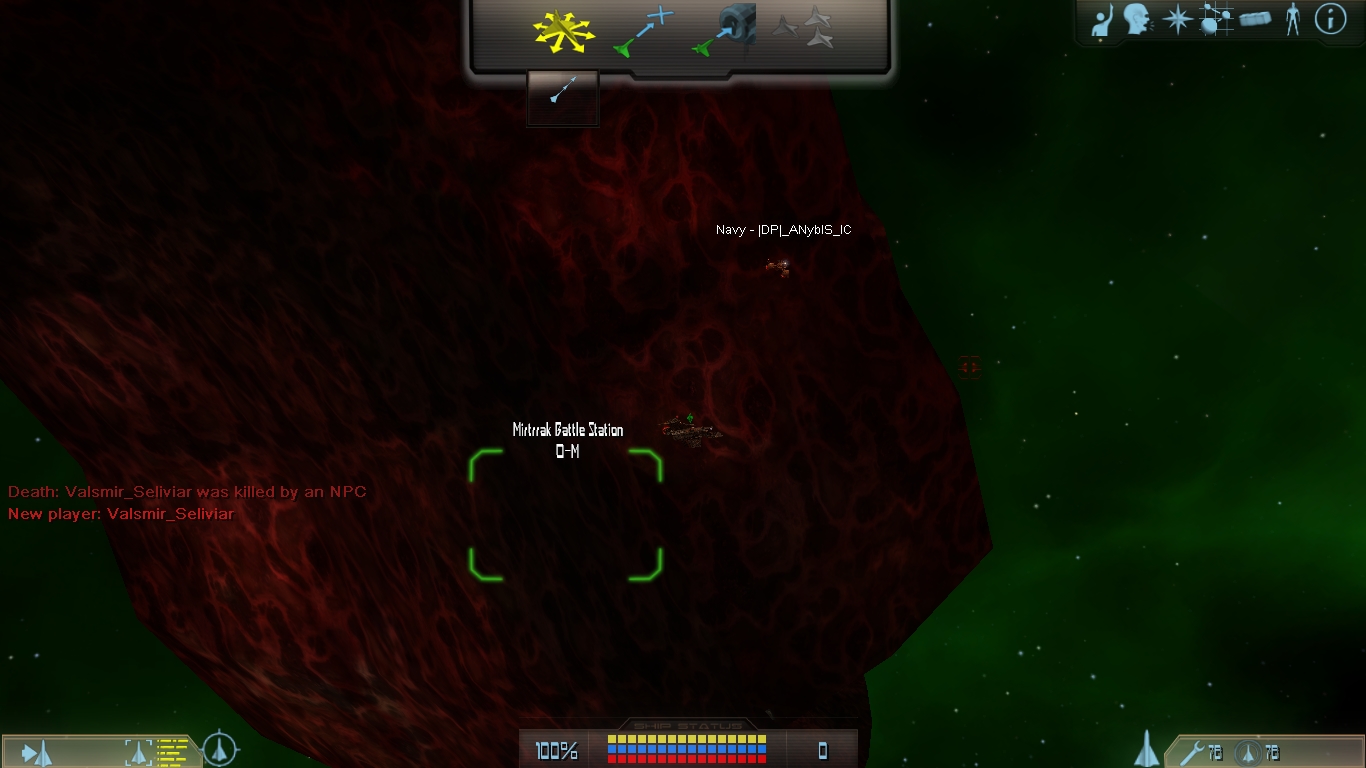Click the ship icon beside the repair counters
This screenshot has height=768, width=1366.
pos(1147,749)
